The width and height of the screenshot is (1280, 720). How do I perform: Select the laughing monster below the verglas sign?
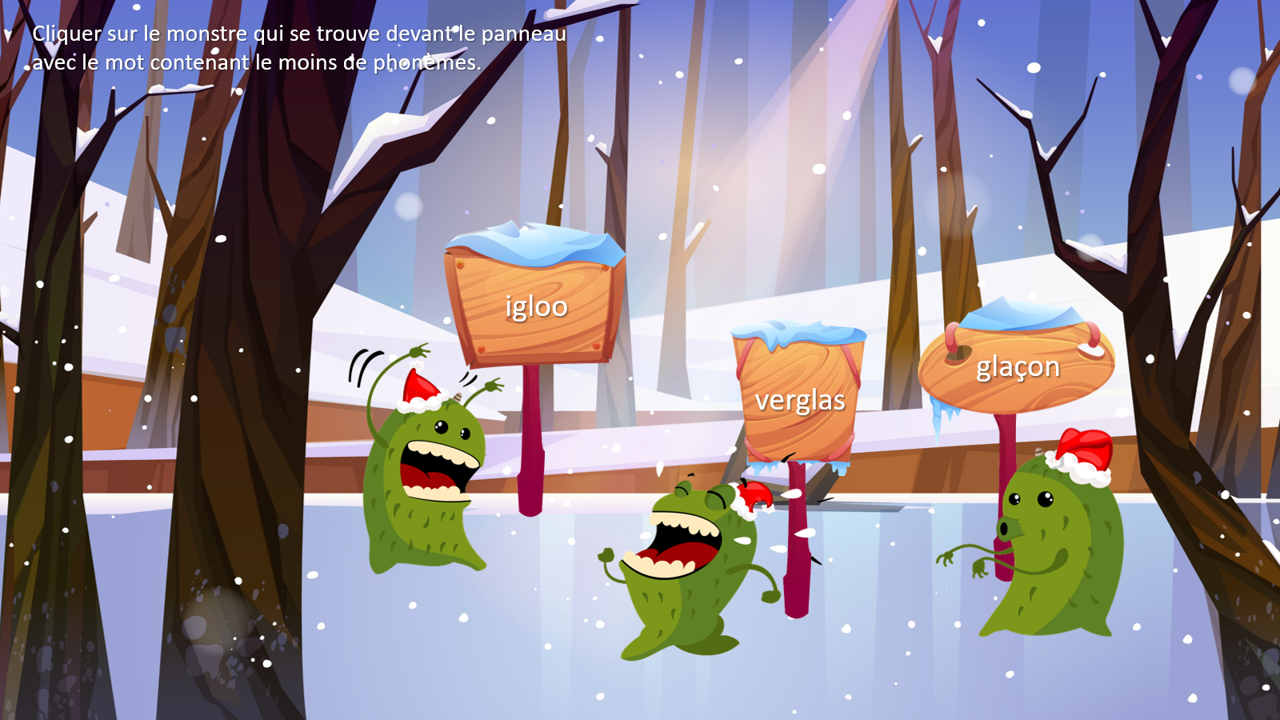pos(688,570)
